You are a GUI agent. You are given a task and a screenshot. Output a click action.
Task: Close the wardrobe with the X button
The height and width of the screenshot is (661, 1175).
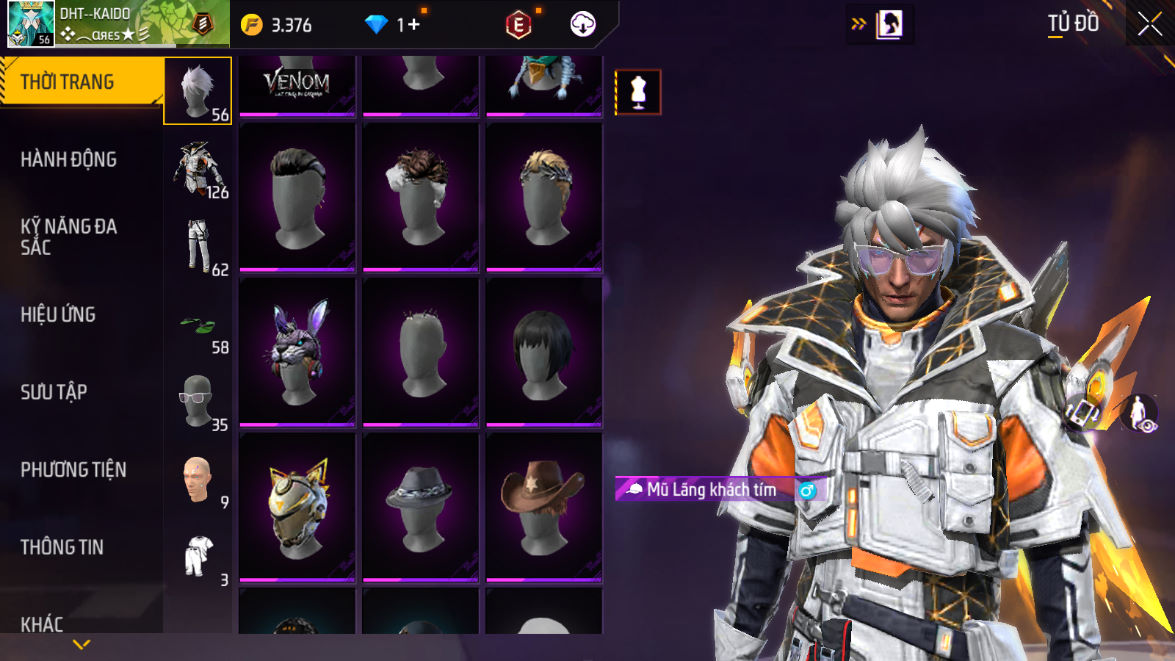point(1150,24)
